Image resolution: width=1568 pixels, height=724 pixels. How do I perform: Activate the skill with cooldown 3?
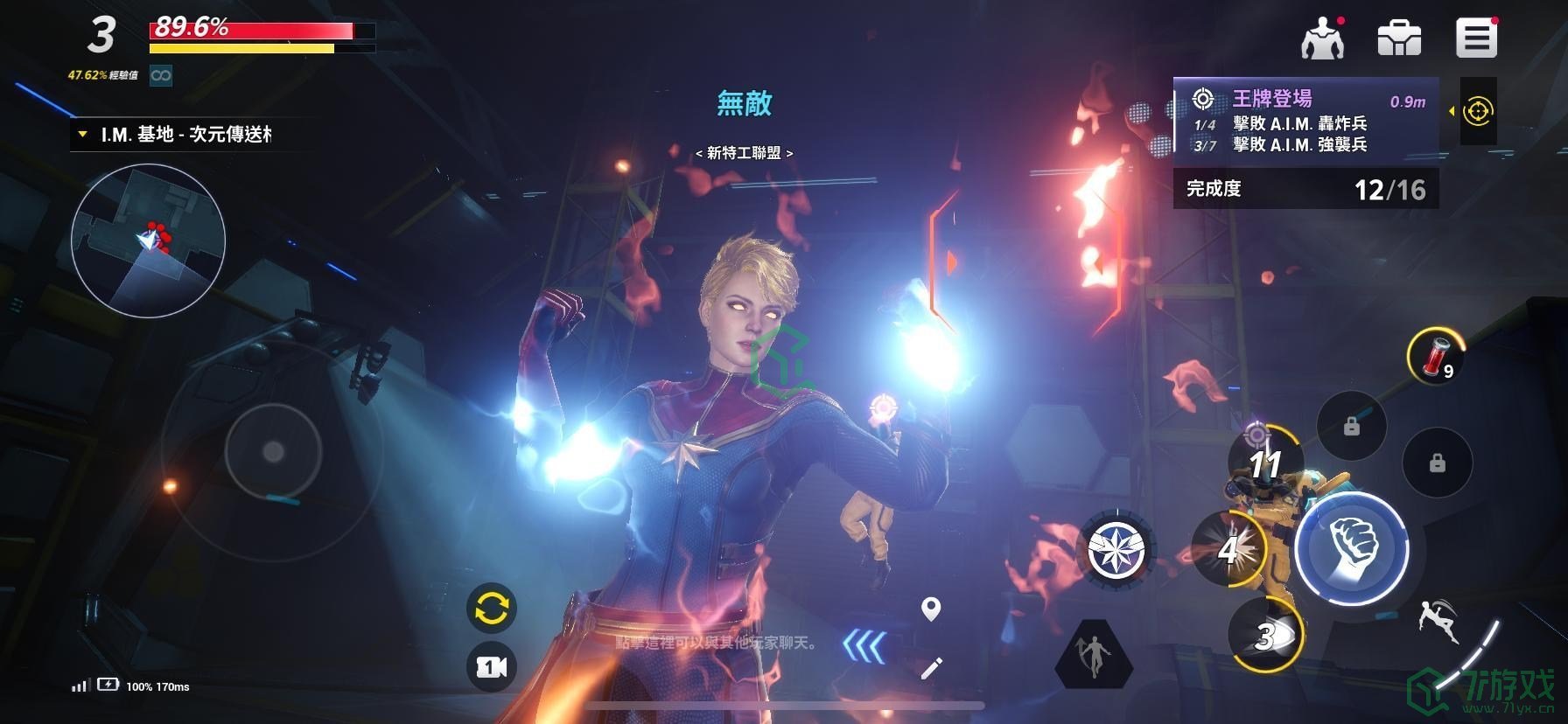click(x=1265, y=636)
